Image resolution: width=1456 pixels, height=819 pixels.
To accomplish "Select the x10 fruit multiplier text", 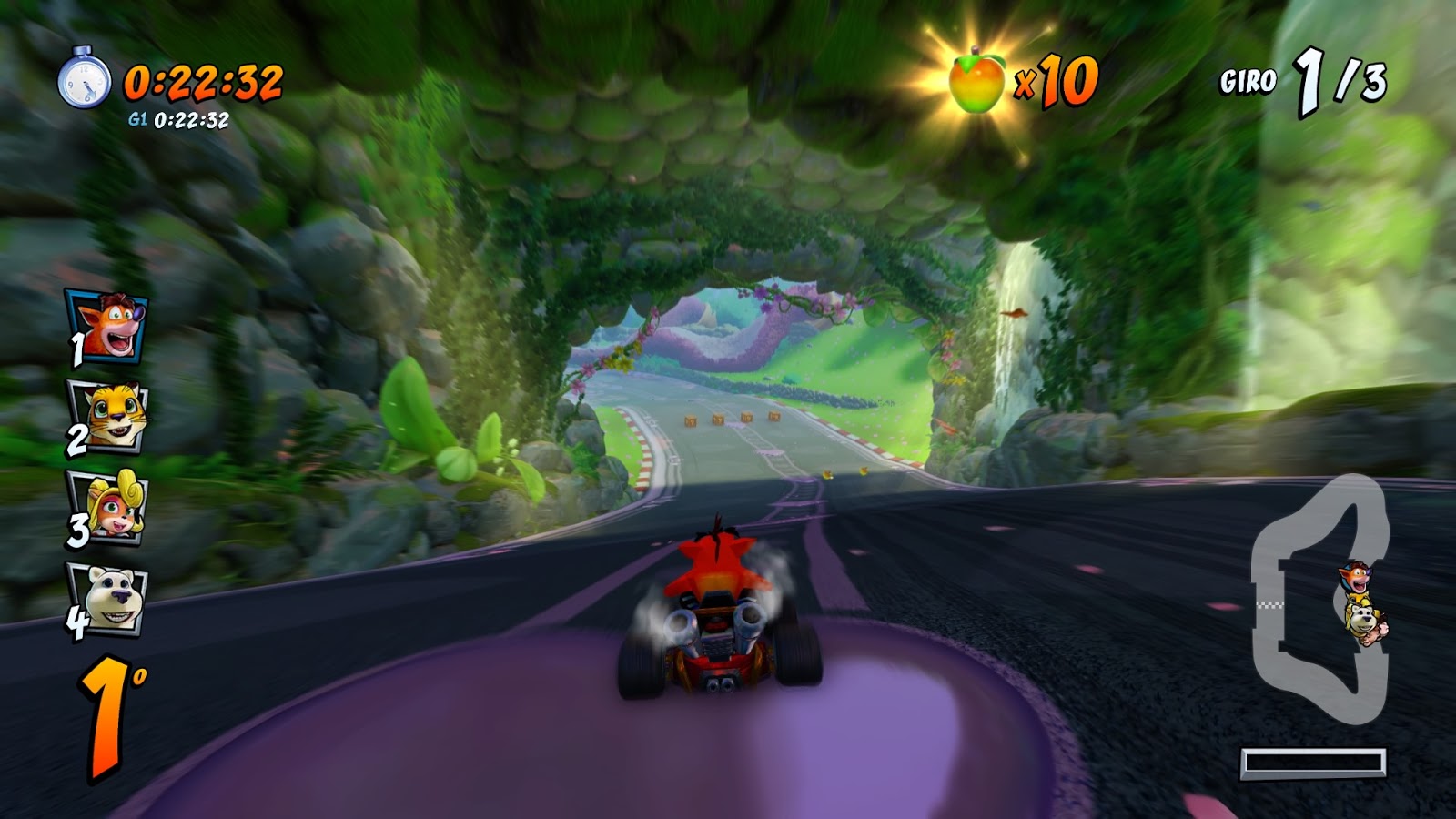I will click(x=1058, y=84).
